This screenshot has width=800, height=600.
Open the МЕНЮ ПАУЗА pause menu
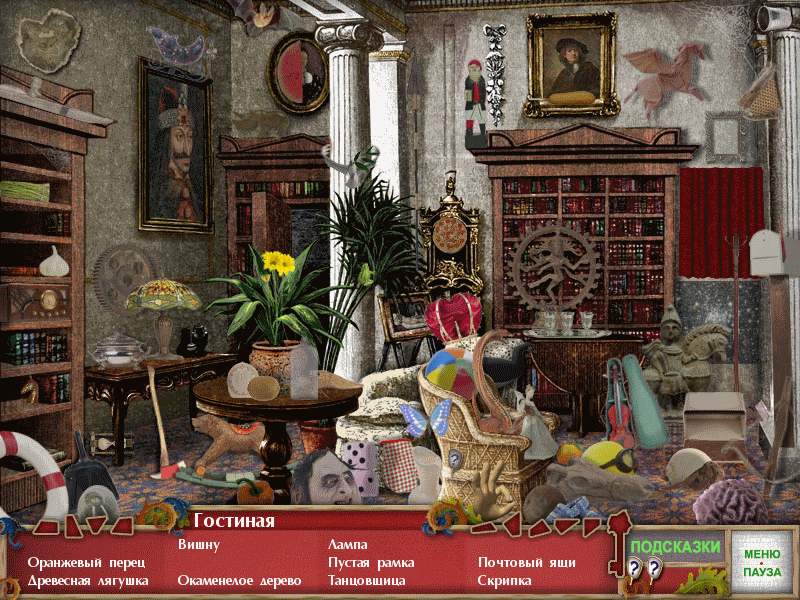click(x=761, y=562)
